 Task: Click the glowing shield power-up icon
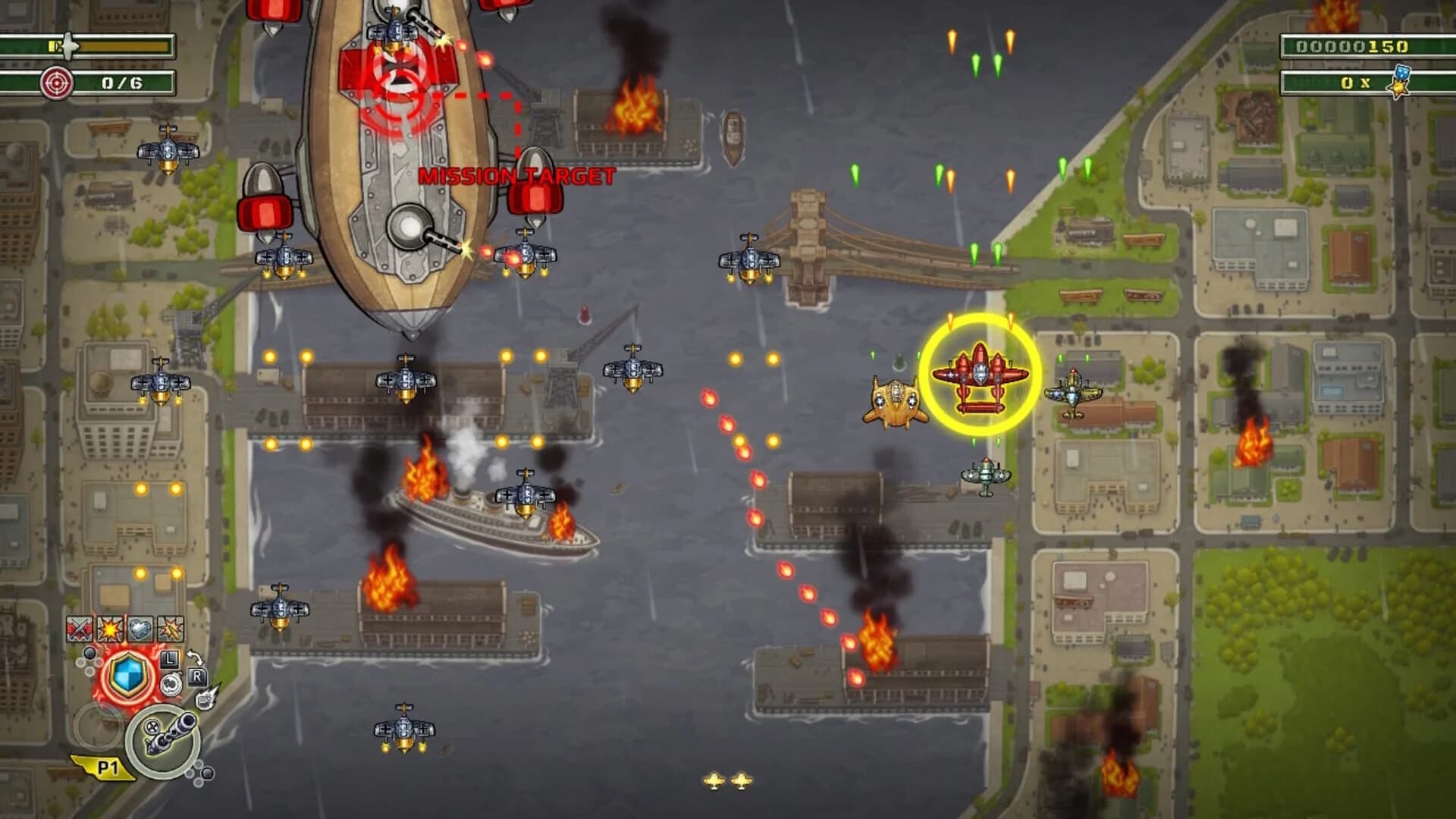click(129, 676)
